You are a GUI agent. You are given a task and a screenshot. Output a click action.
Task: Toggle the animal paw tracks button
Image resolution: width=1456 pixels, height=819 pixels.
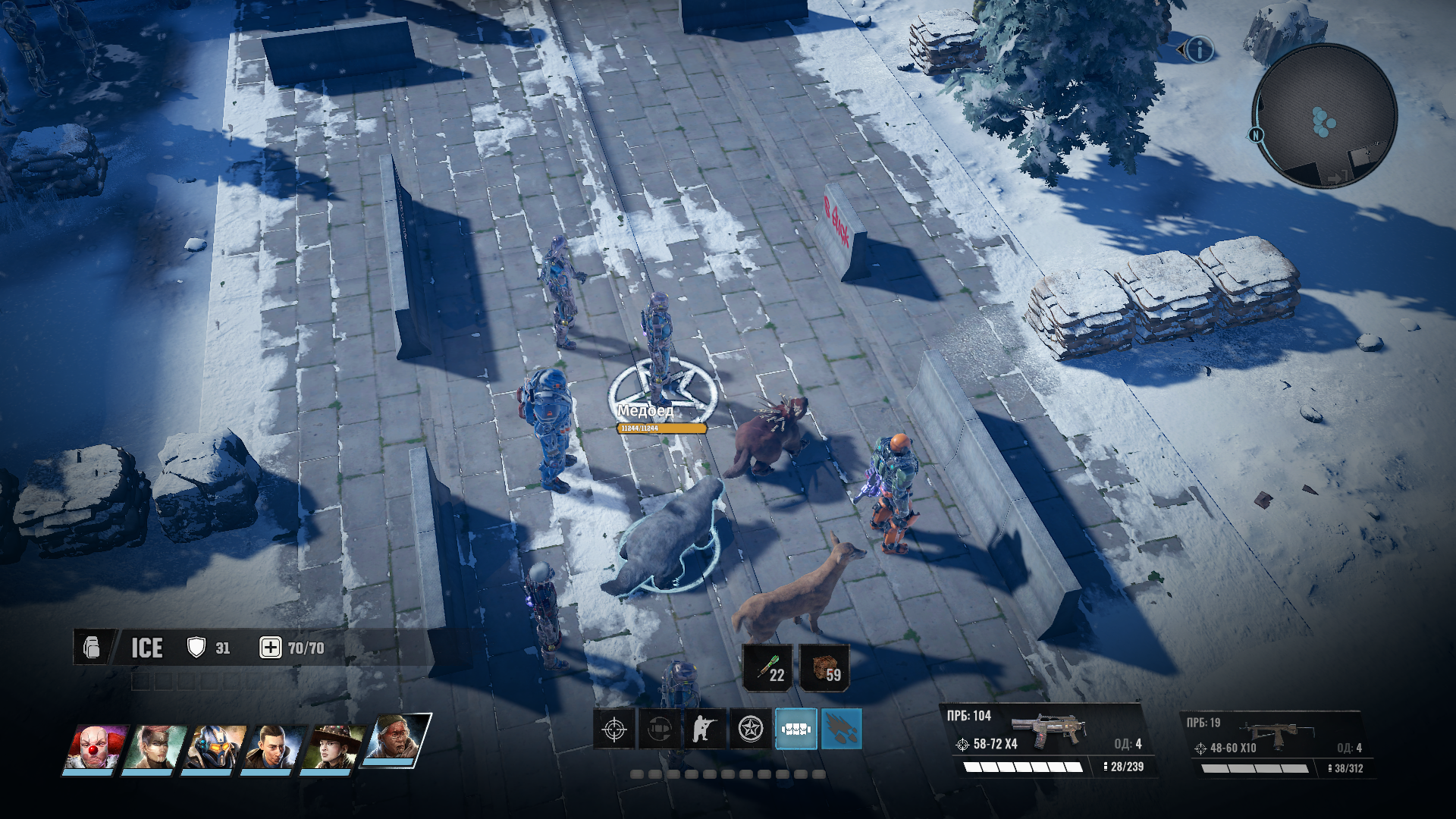[841, 730]
